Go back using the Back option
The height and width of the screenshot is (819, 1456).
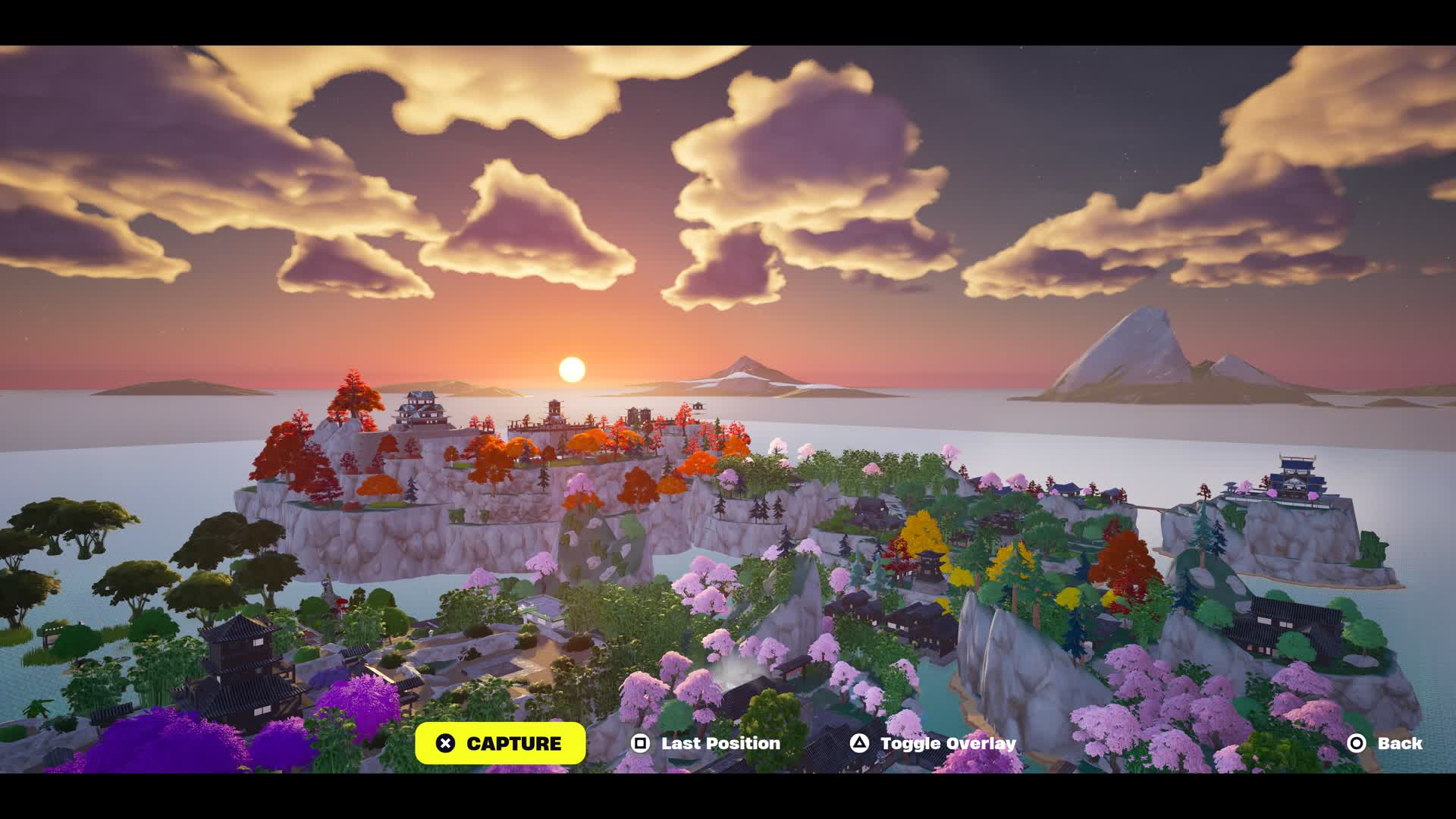(x=1385, y=743)
